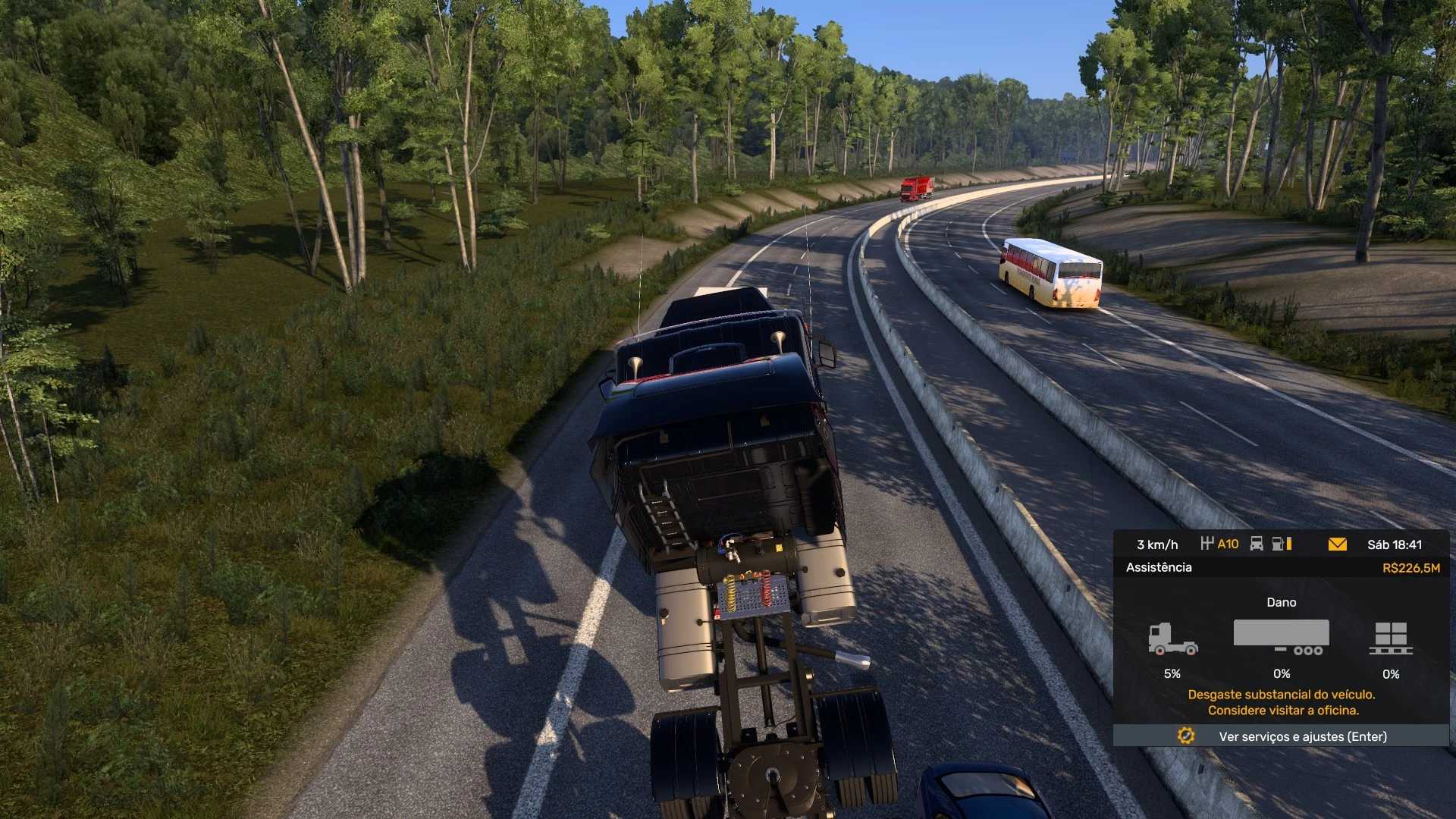
Task: Click the gear shifter A10 indicator
Action: click(x=1219, y=544)
